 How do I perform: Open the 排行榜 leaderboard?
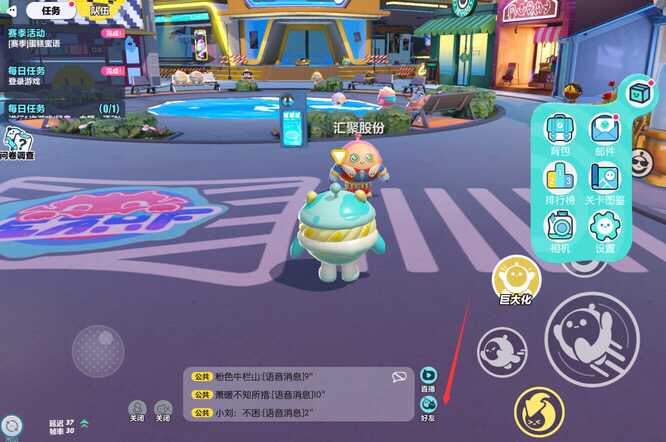[560, 182]
